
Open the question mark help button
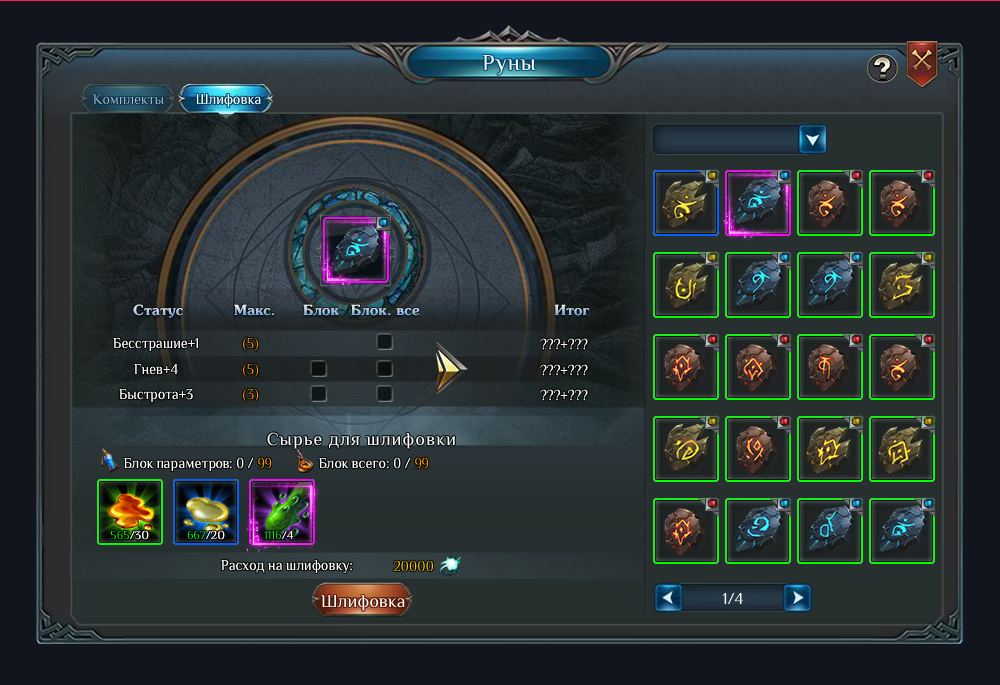click(x=881, y=68)
